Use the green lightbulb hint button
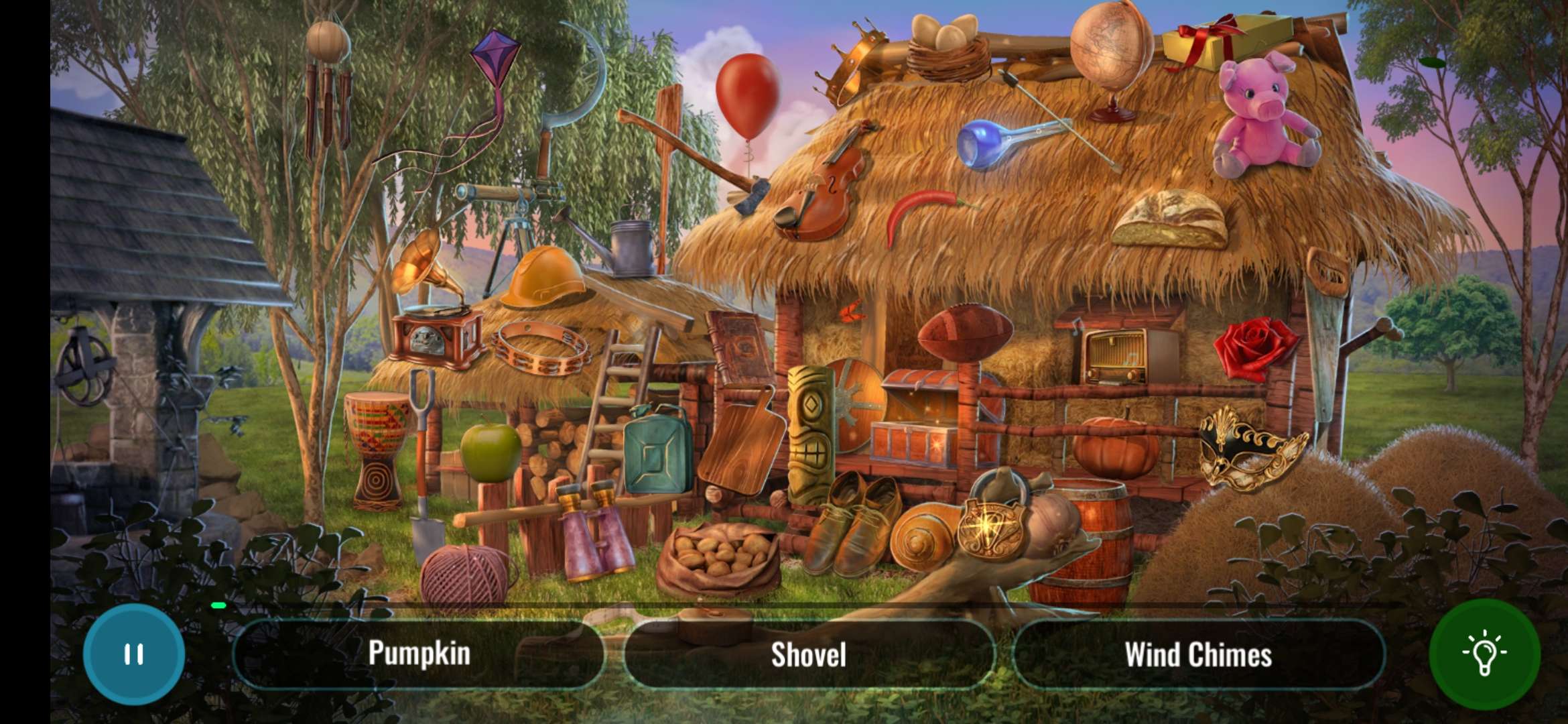This screenshot has width=1568, height=724. 1484,654
